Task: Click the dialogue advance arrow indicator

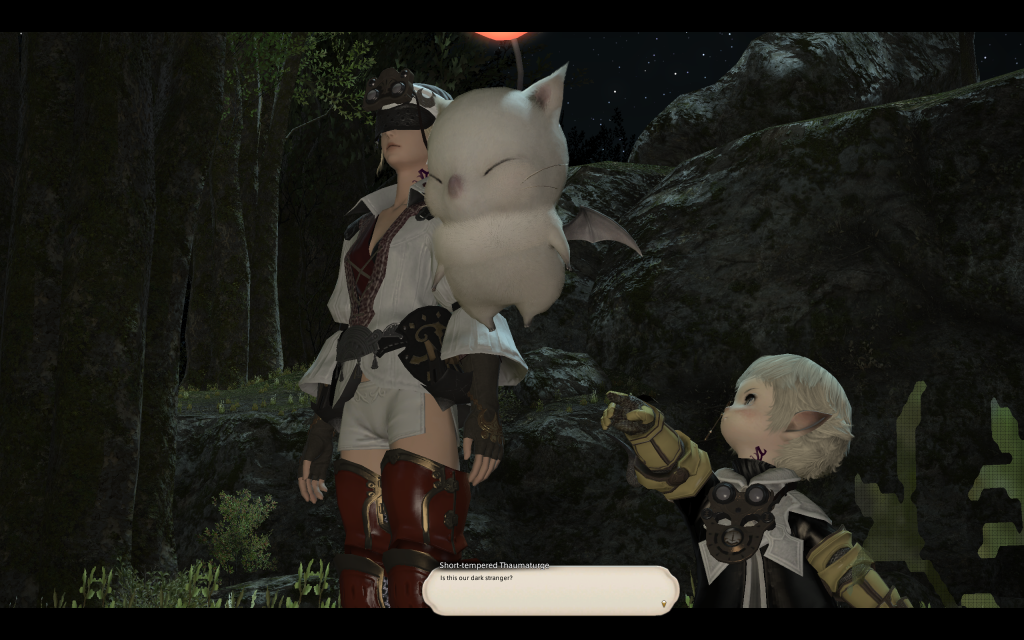Action: [666, 603]
